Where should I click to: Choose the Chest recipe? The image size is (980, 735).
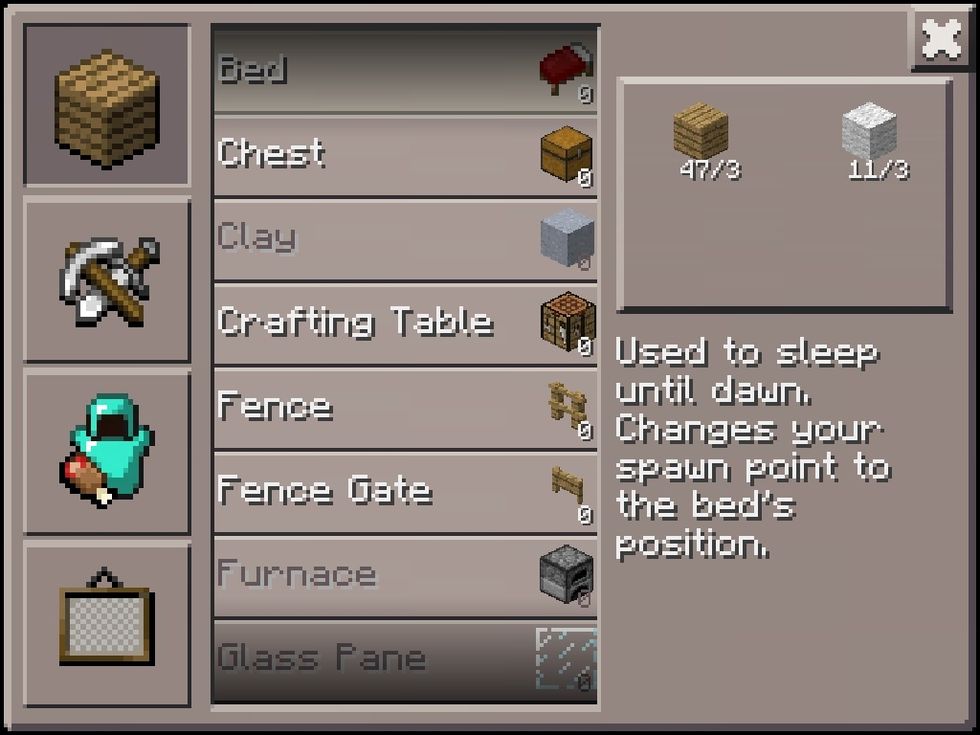click(405, 155)
